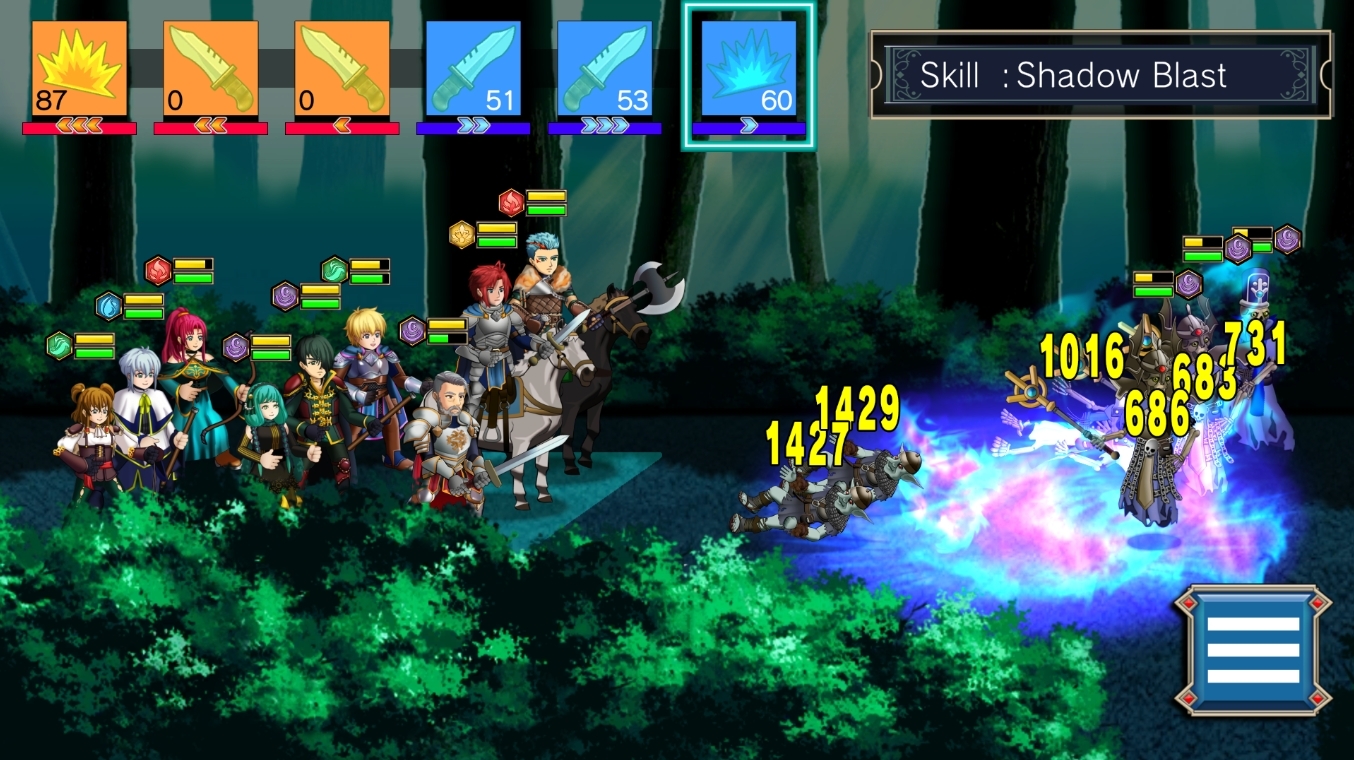Click the blue dagger turn icon showing 51
Viewport: 1354px width, 760px height.
point(473,68)
